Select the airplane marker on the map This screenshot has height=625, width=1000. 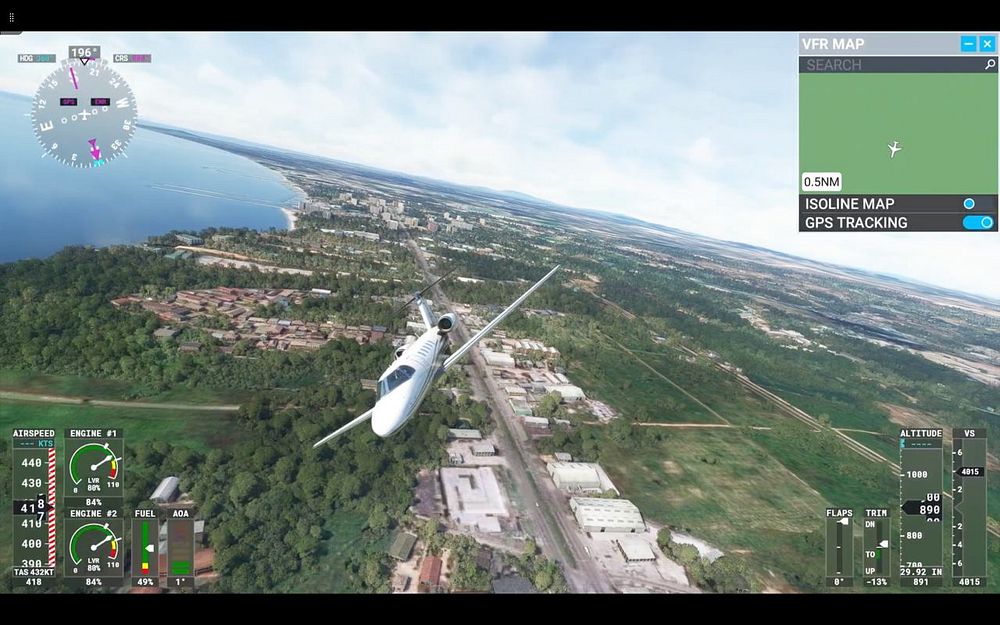point(894,149)
